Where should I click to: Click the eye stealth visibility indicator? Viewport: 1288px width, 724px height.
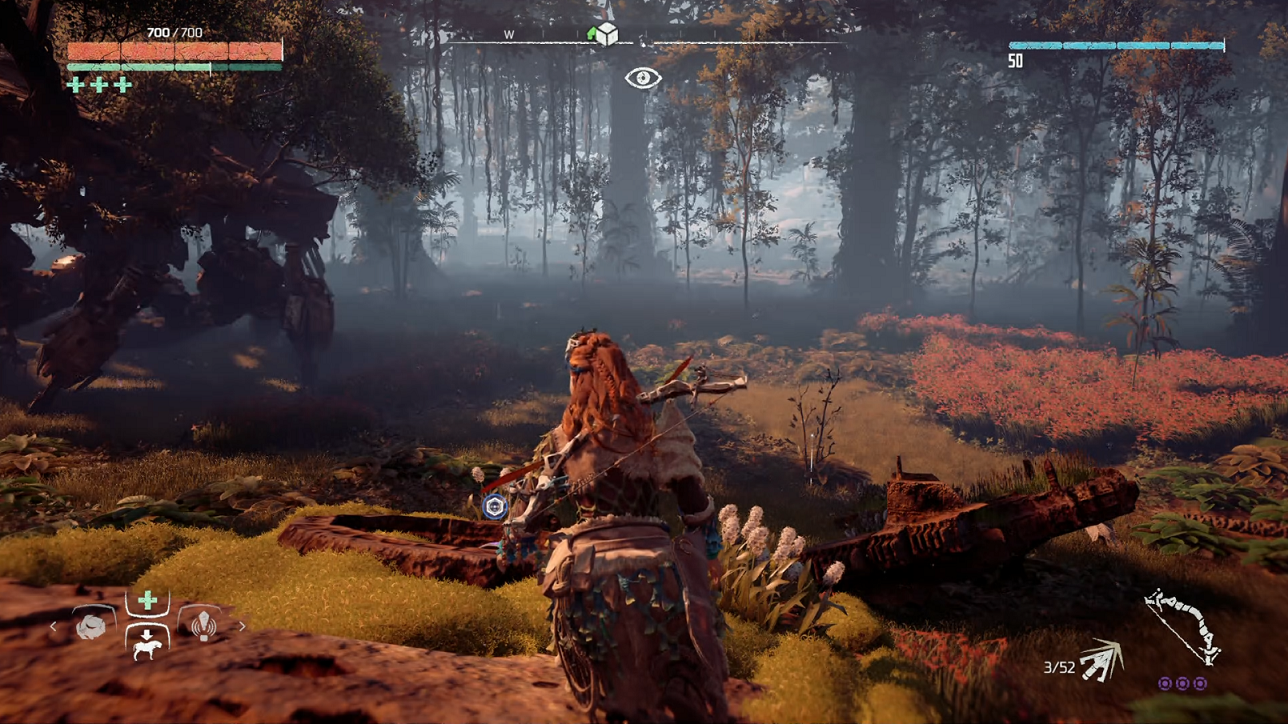click(x=643, y=78)
